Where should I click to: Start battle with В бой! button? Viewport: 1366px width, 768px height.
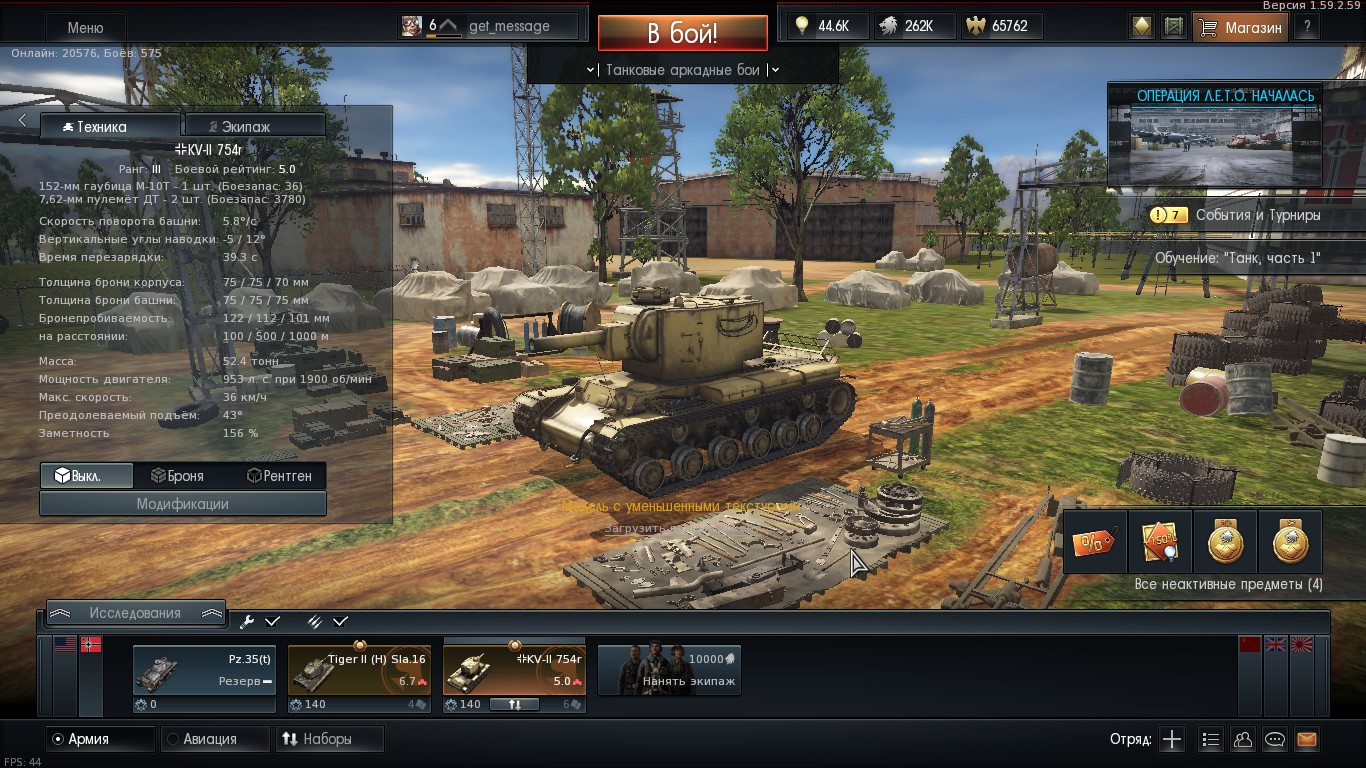tap(682, 33)
